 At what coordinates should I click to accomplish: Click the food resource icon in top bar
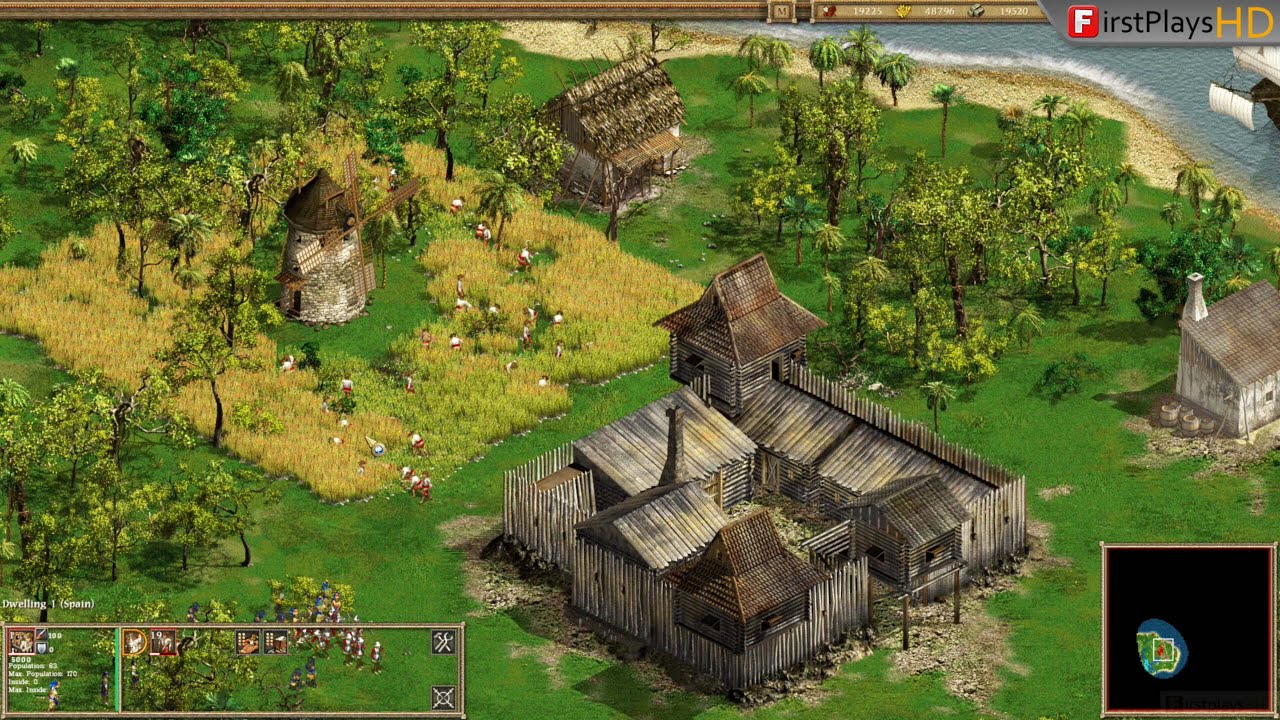[x=829, y=11]
